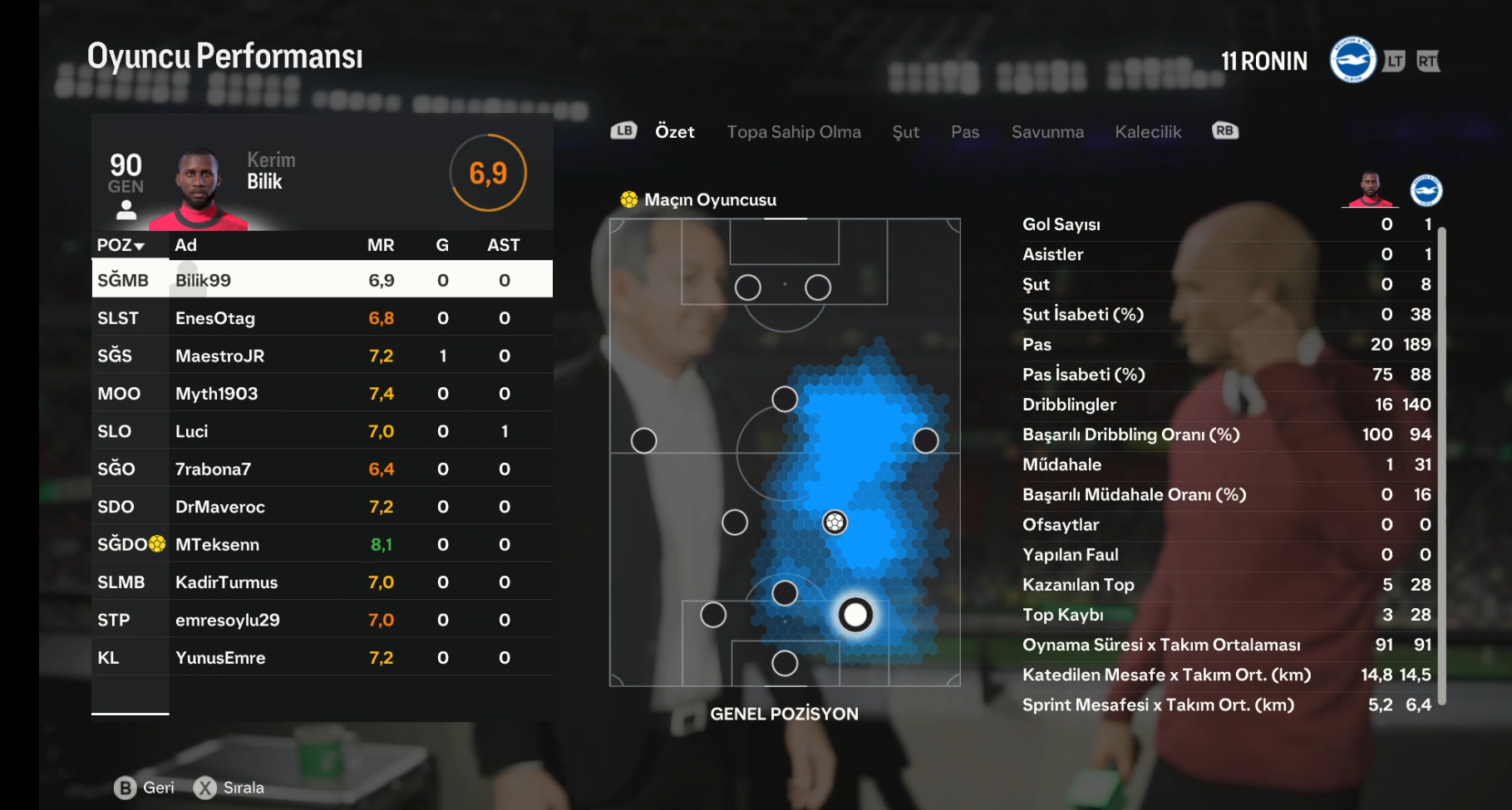Screen dimensions: 1512x810
Task: Switch to the Topa Sahip Olma tab
Action: point(793,132)
